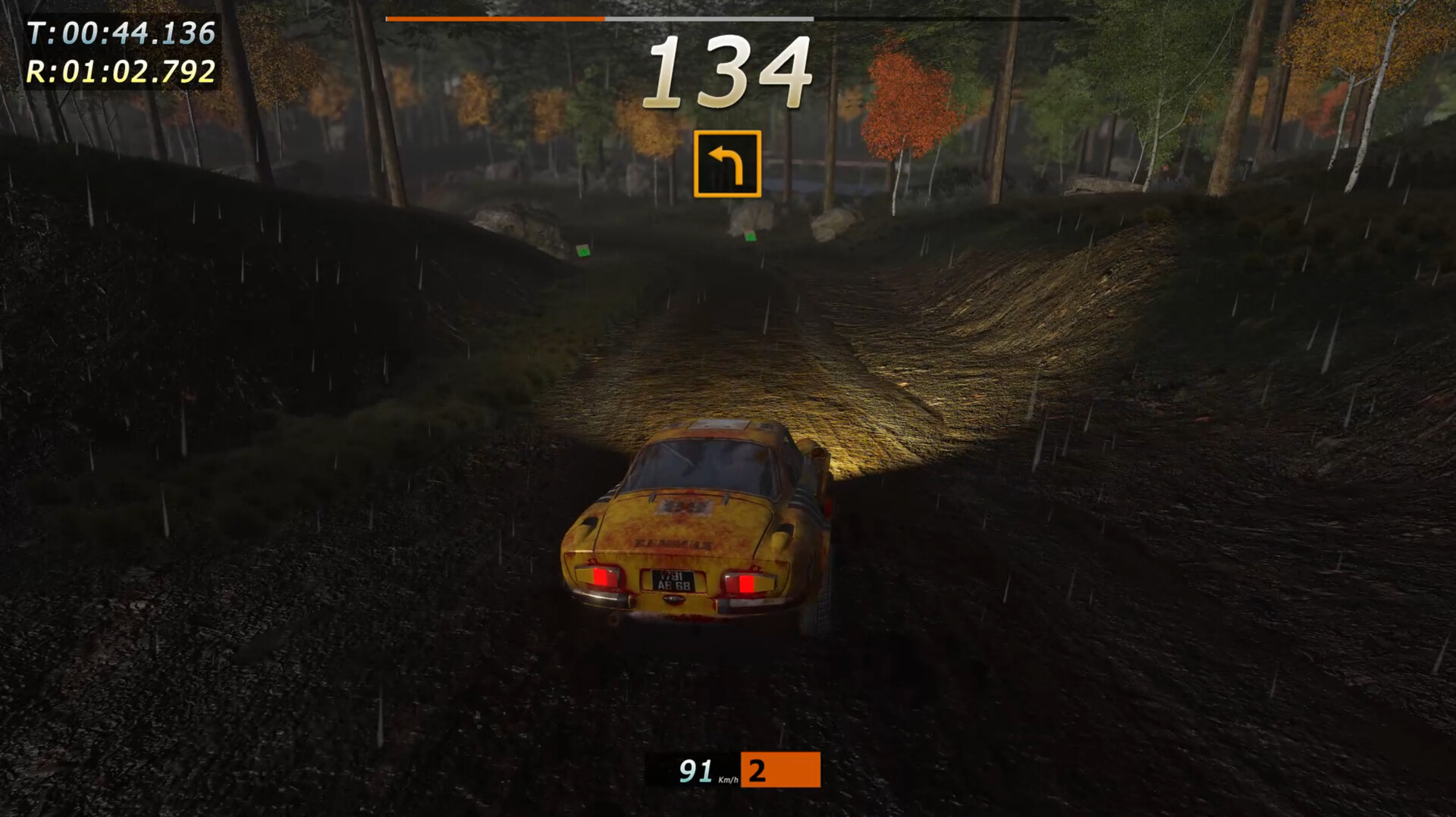Click the left-turn direction arrow sign

[726, 164]
